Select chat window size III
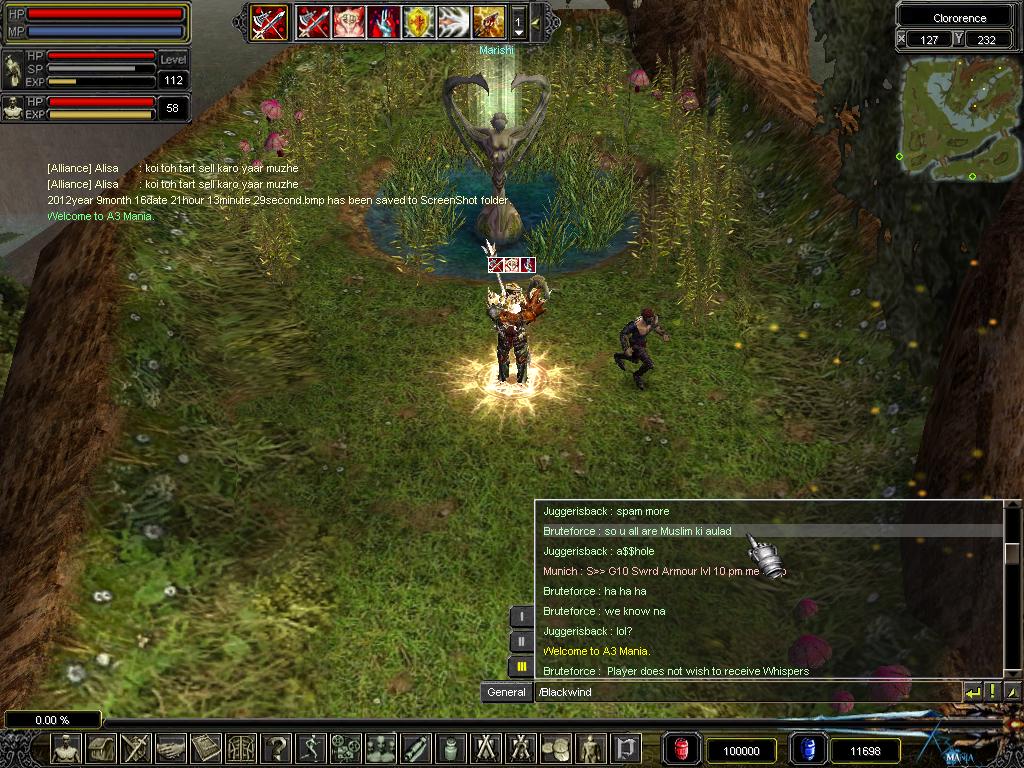This screenshot has width=1024, height=768. tap(521, 667)
